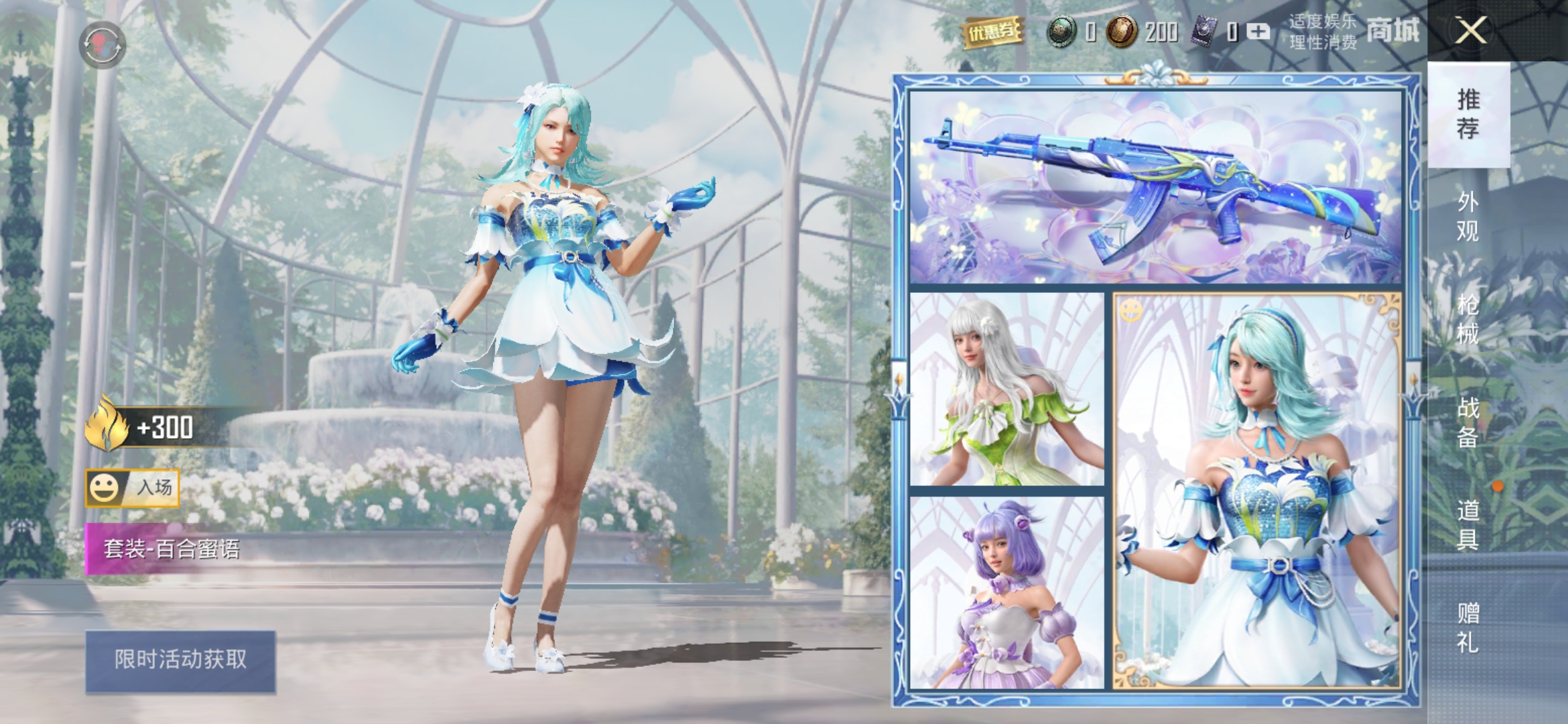Click the 限时活动获取 button
Image resolution: width=1568 pixels, height=724 pixels.
[x=180, y=660]
